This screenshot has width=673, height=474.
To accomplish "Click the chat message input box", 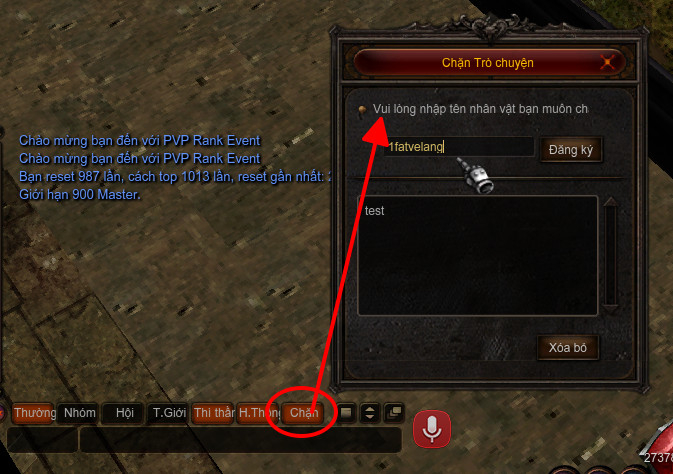I will point(240,439).
